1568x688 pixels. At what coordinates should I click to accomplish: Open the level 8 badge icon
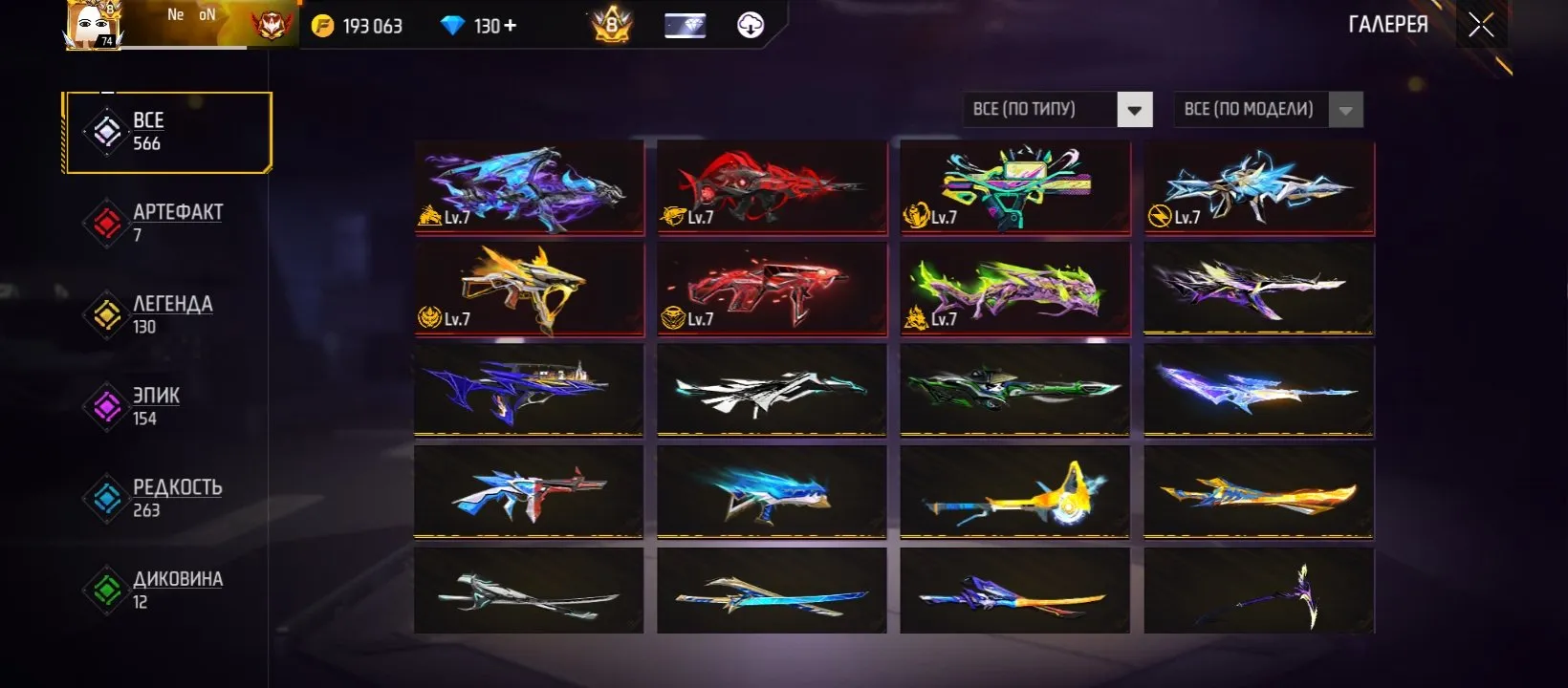pos(609,26)
